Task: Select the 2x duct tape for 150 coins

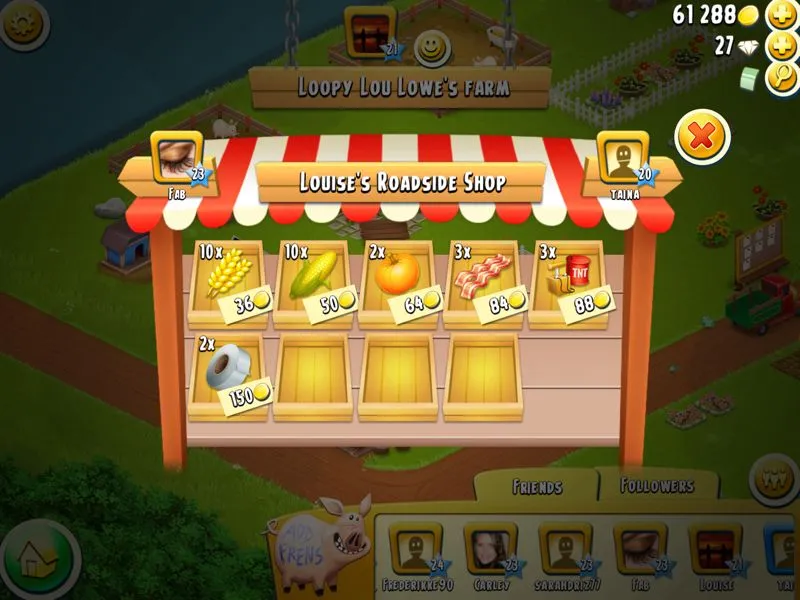Action: tap(227, 375)
